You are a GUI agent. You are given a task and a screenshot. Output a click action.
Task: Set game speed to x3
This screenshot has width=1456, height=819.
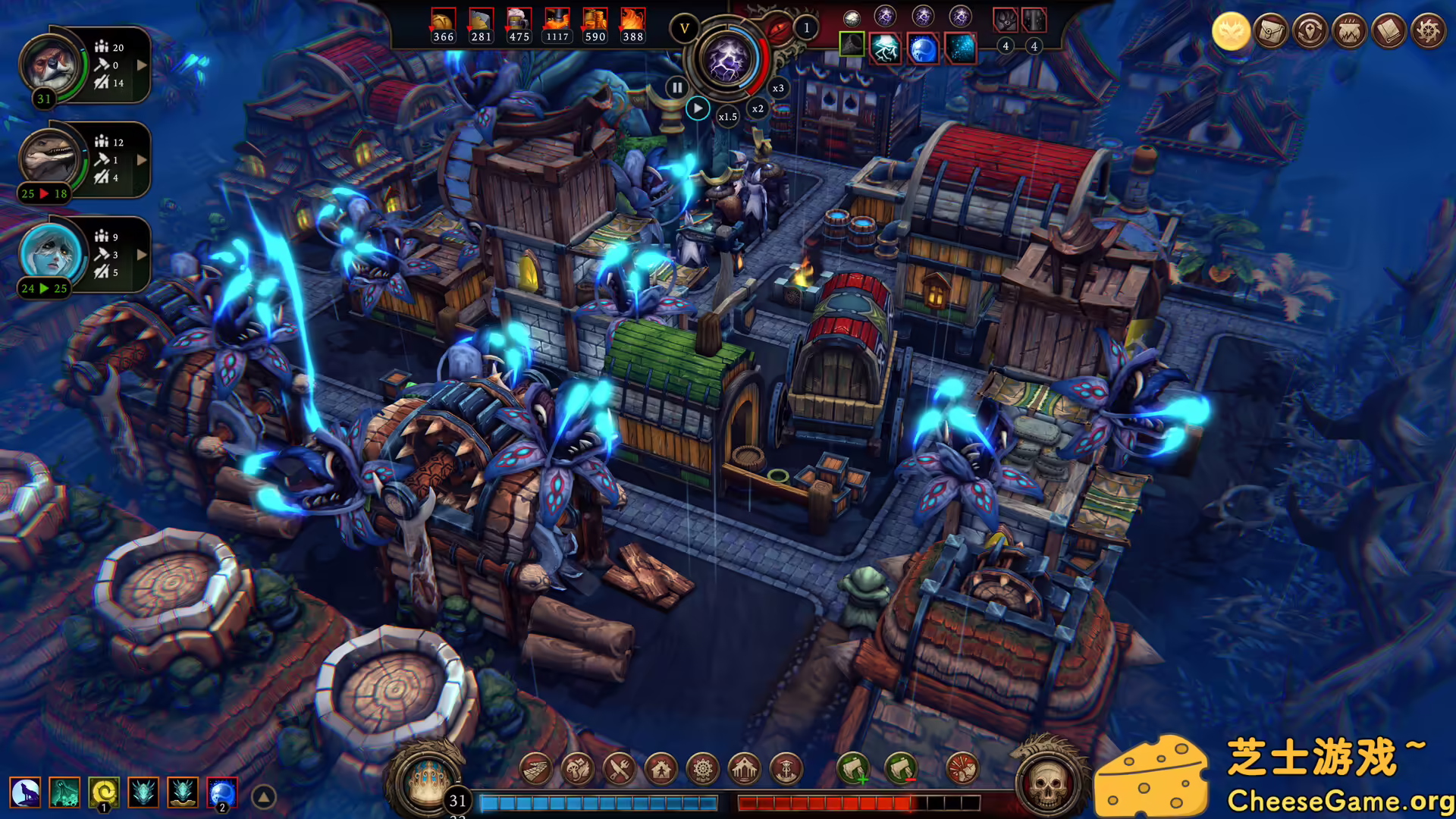pyautogui.click(x=778, y=88)
